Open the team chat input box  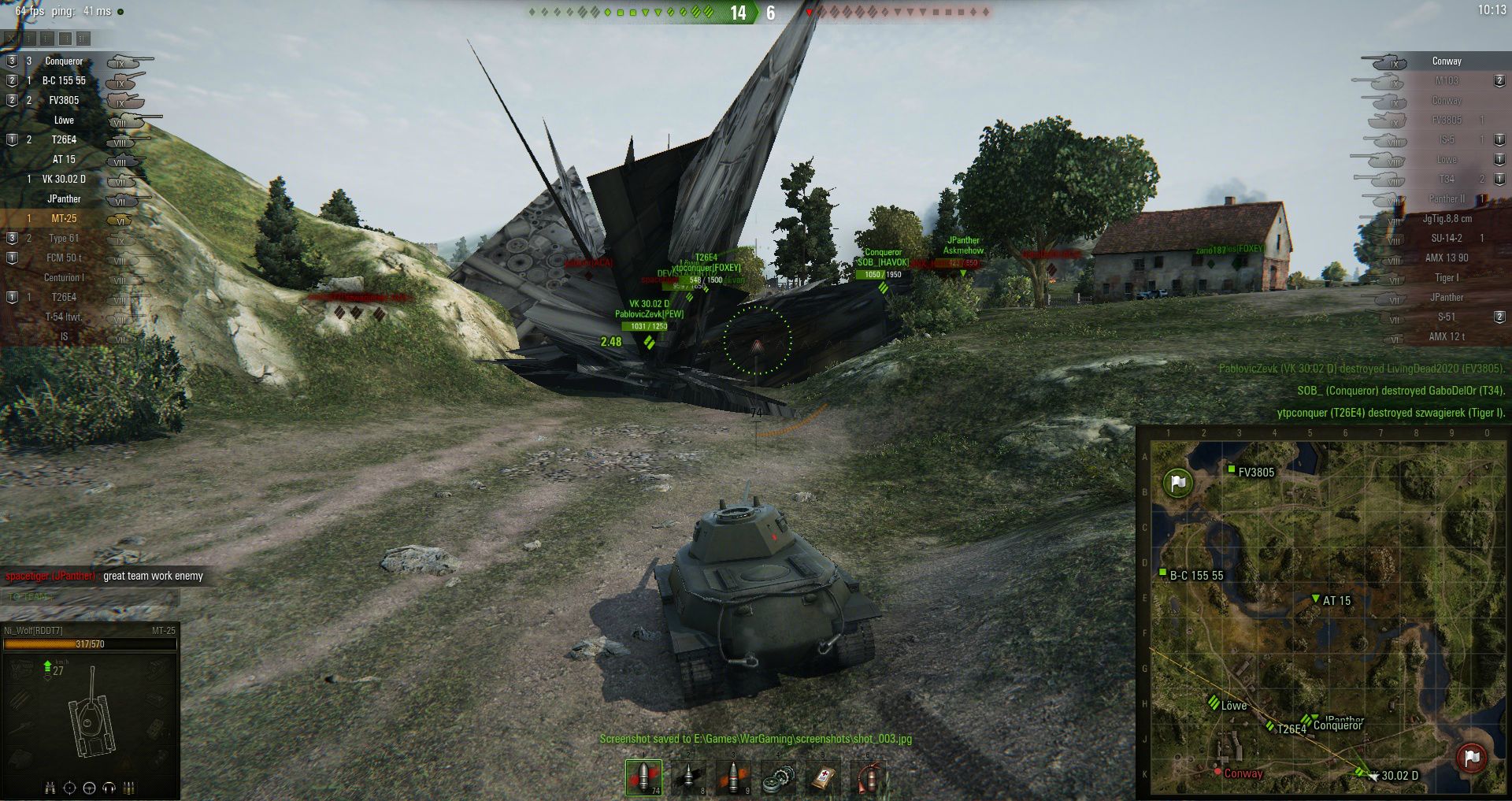[x=91, y=597]
